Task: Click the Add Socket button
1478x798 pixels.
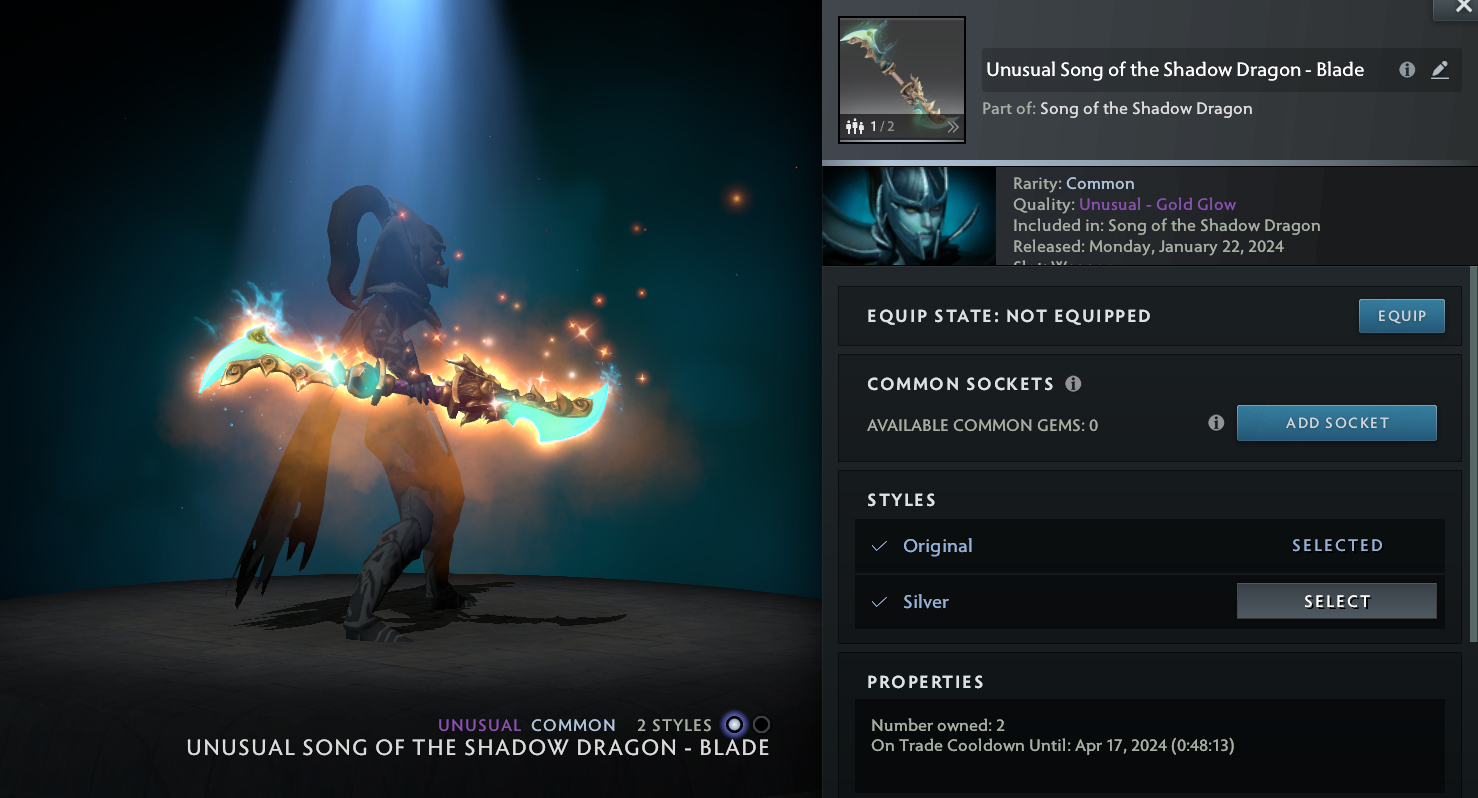Action: click(x=1336, y=423)
